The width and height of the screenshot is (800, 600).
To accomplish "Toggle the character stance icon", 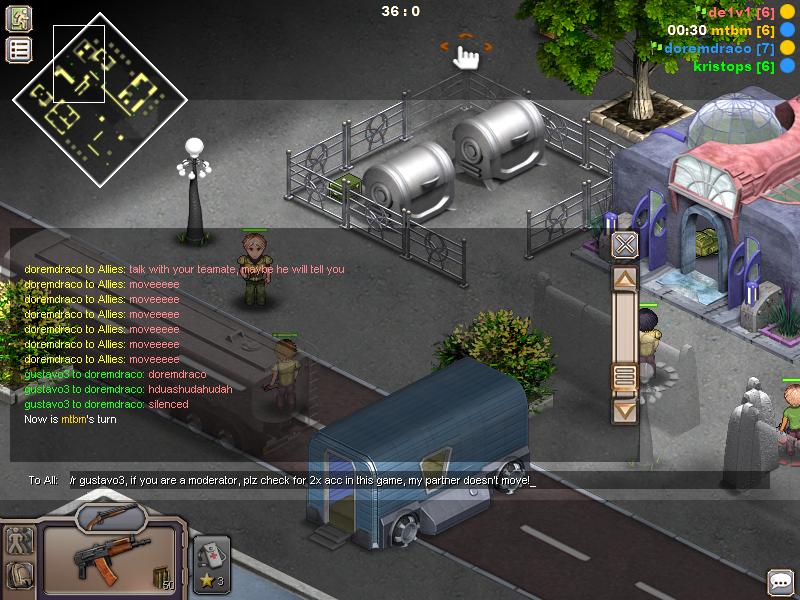I will coord(20,541).
